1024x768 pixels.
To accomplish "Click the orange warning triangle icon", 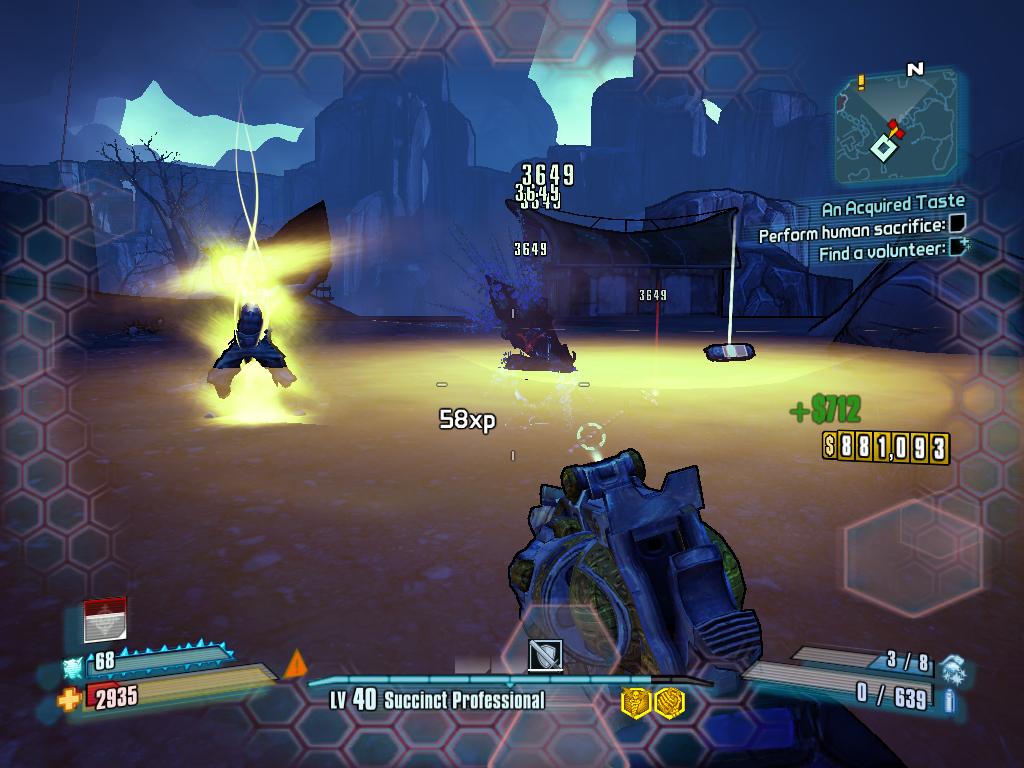I will [x=296, y=664].
